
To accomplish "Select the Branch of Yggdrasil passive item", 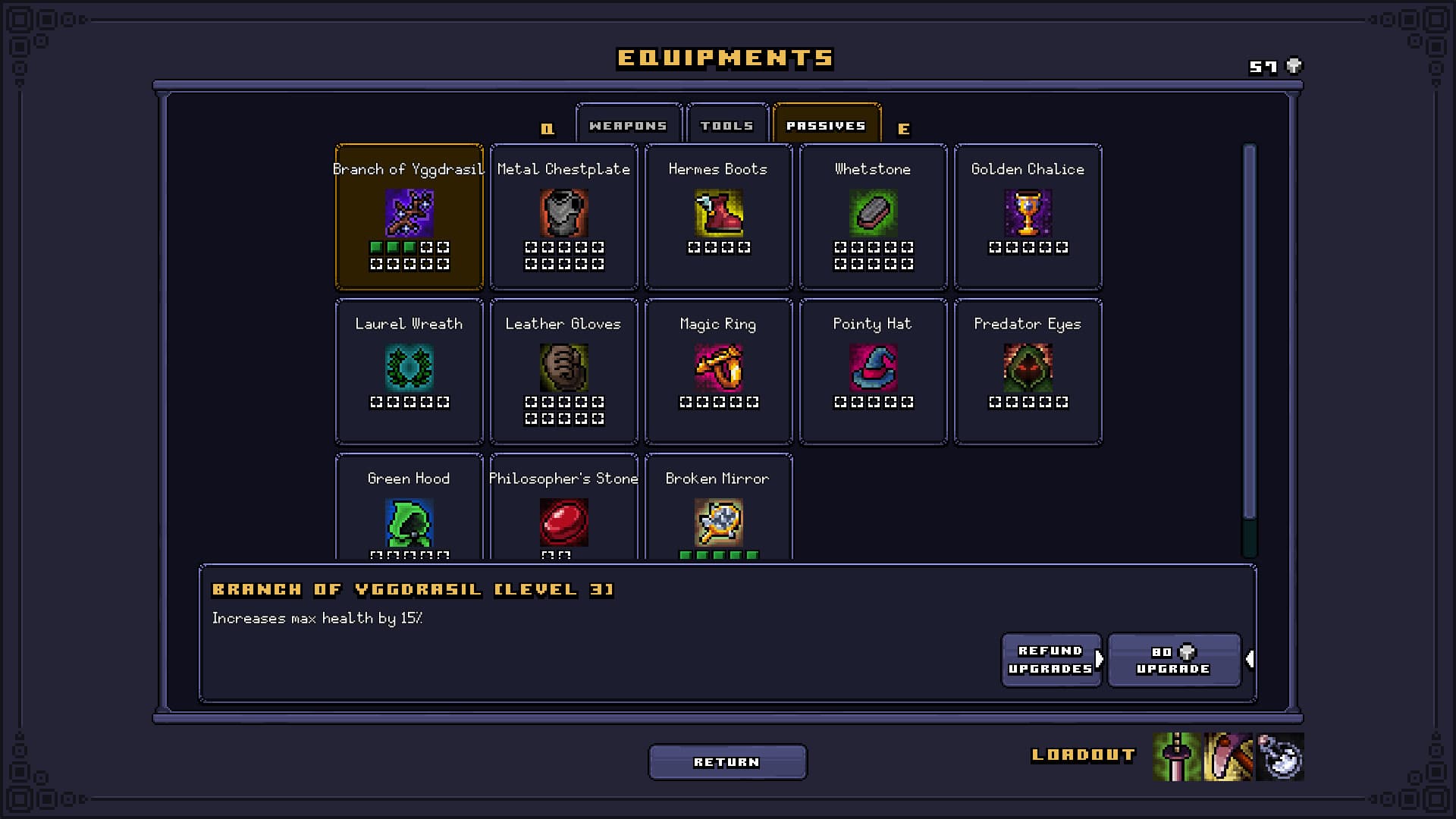I will (x=409, y=216).
